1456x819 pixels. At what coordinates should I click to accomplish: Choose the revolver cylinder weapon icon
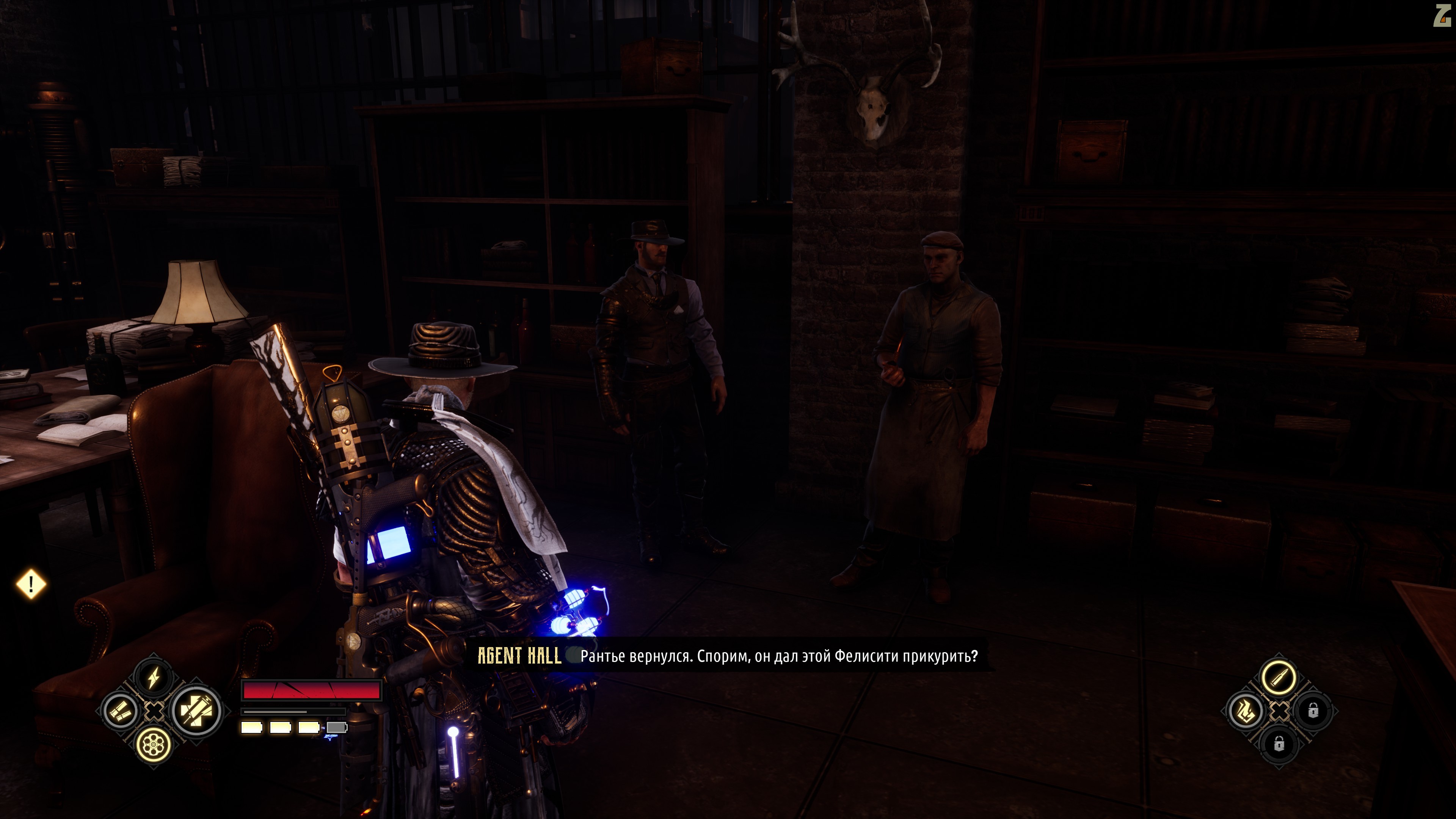[153, 745]
